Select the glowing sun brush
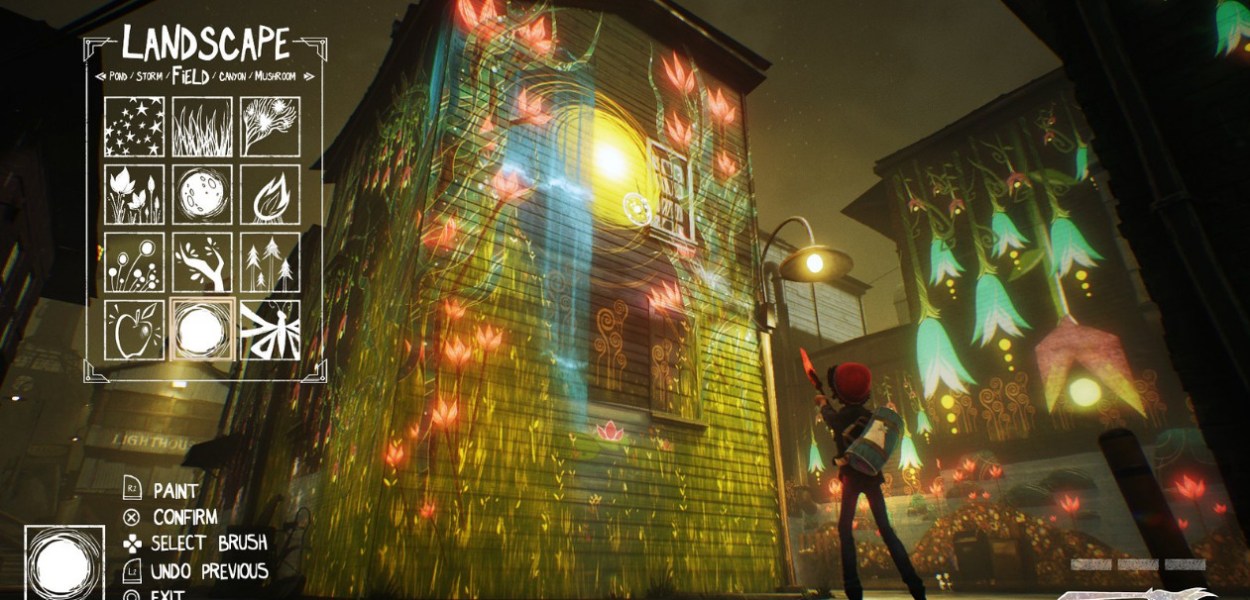The height and width of the screenshot is (600, 1250). [202, 330]
